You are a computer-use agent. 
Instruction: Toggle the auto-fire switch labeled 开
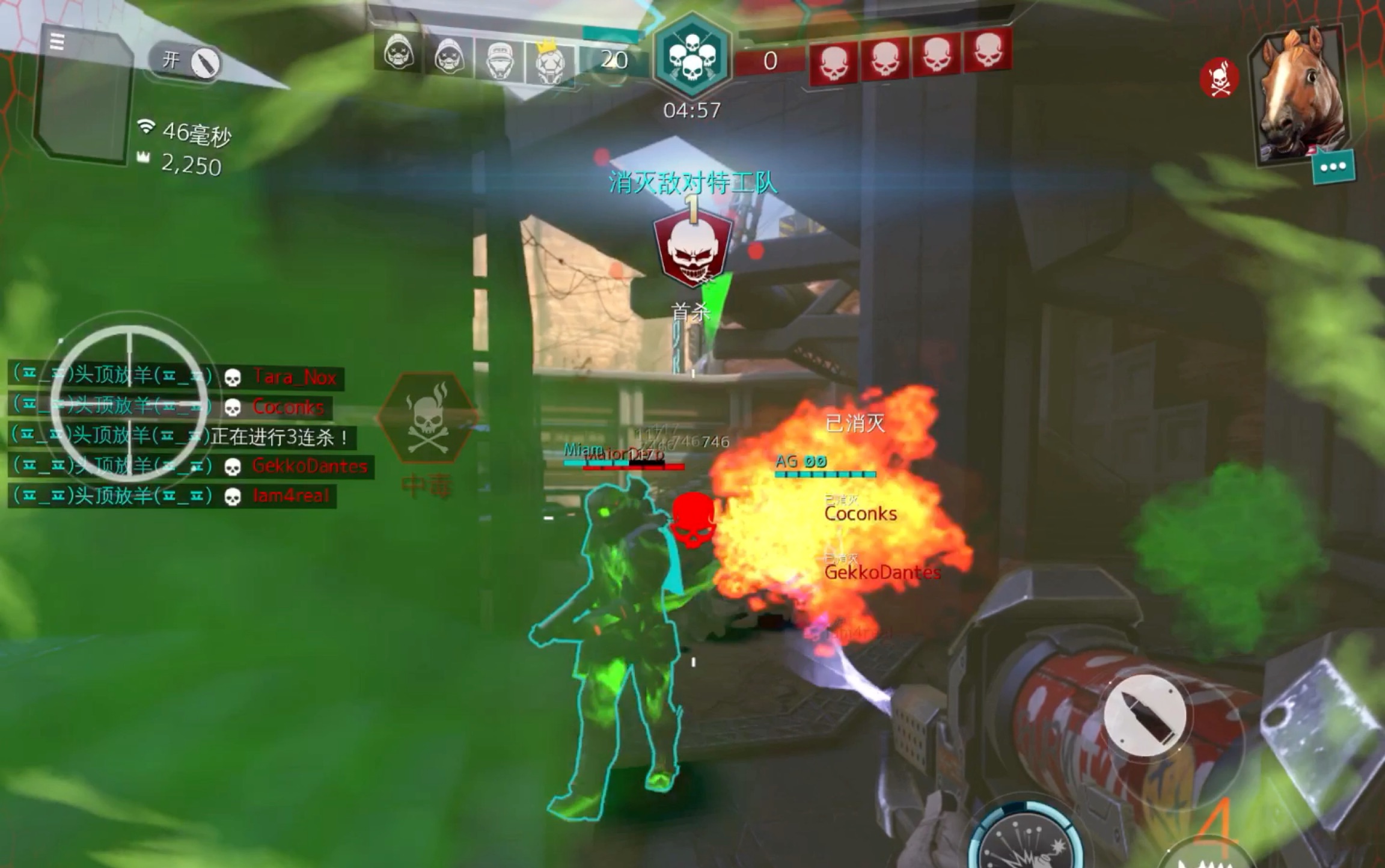tap(186, 61)
